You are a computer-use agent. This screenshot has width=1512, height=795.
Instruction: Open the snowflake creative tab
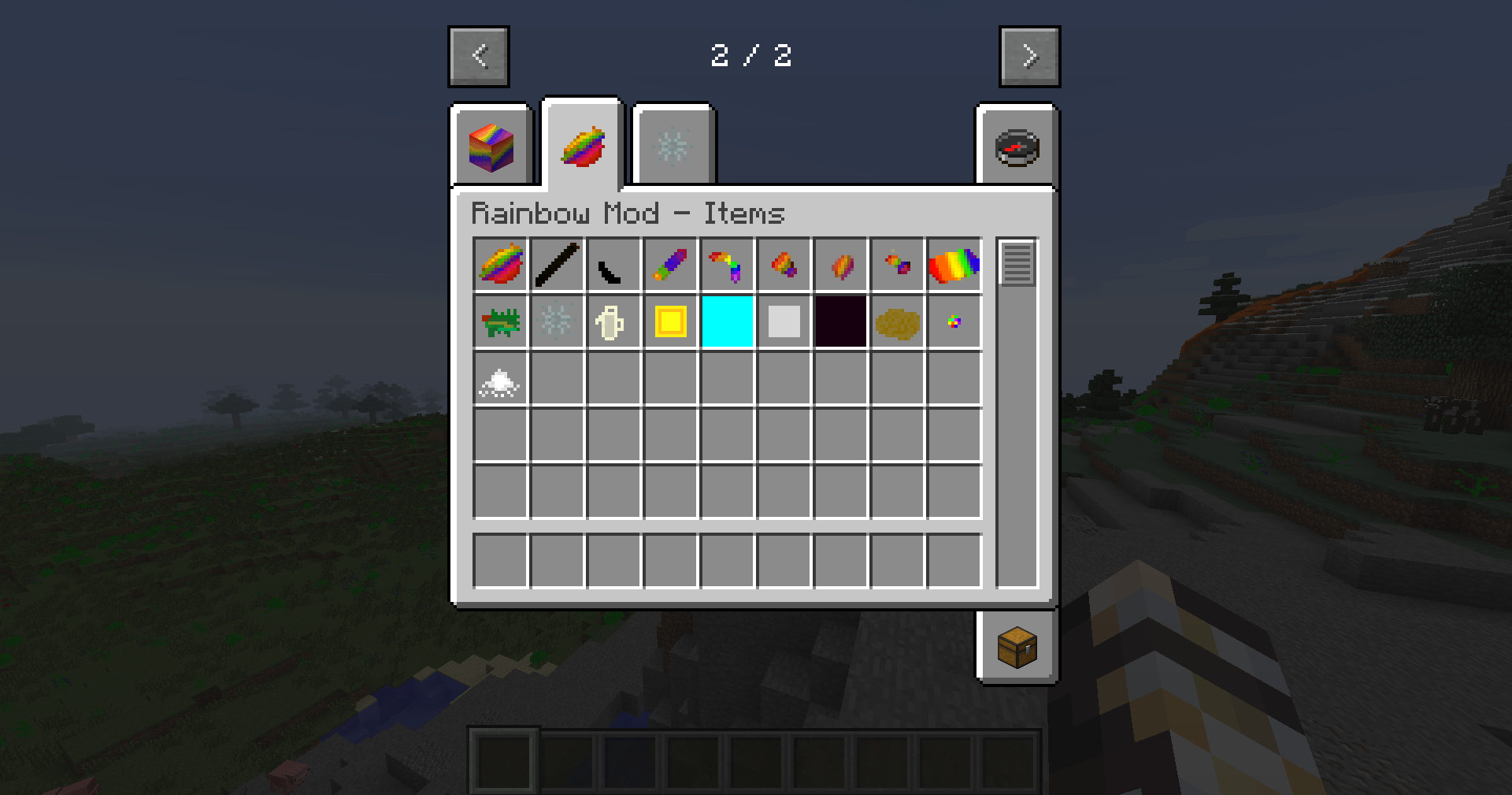pos(673,146)
